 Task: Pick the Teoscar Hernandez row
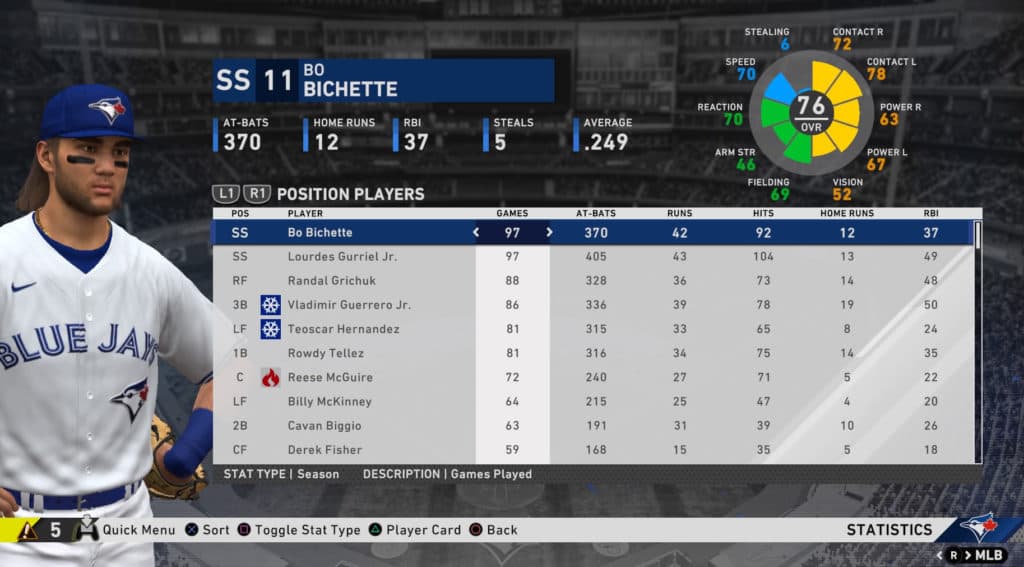click(x=343, y=329)
